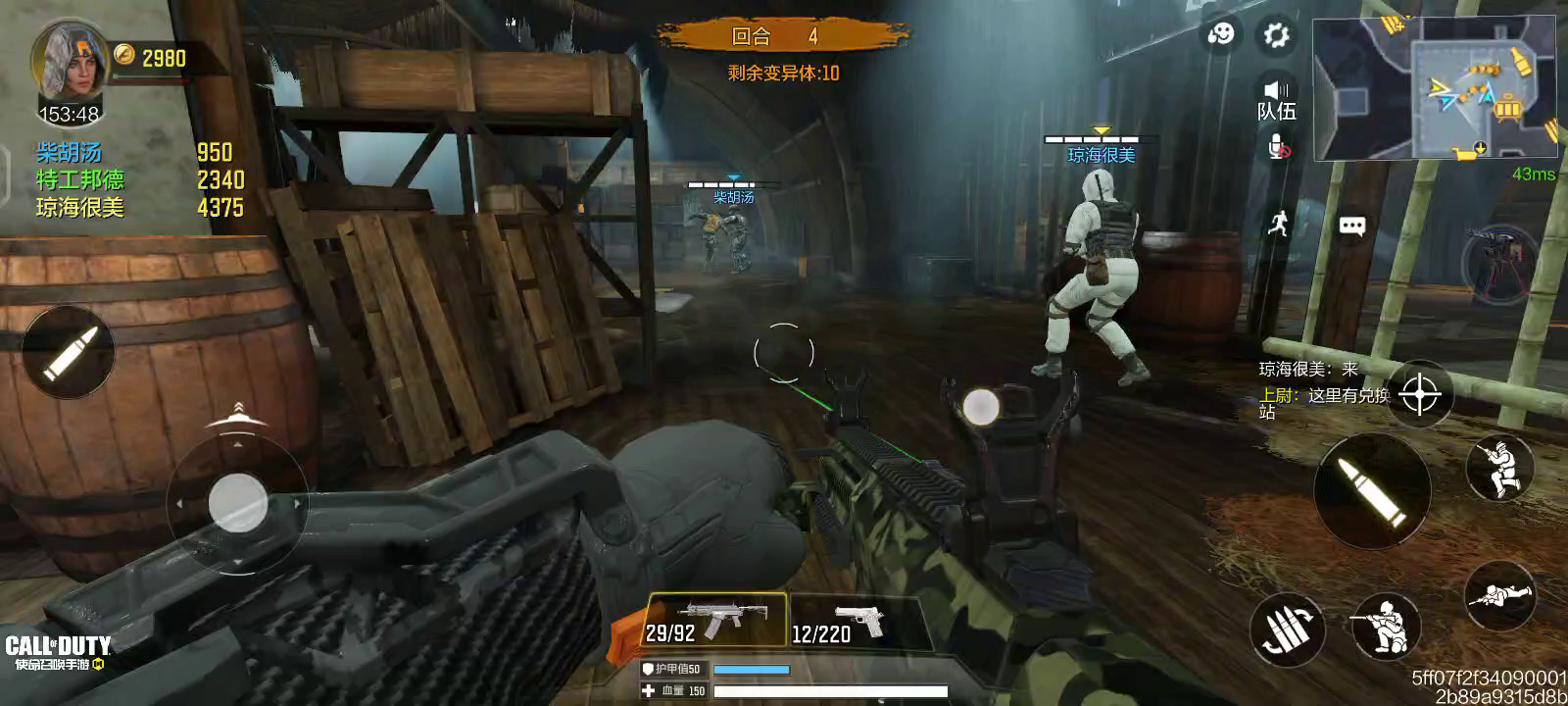
Task: Toggle the auto-sprint running man icon
Action: click(x=1277, y=225)
